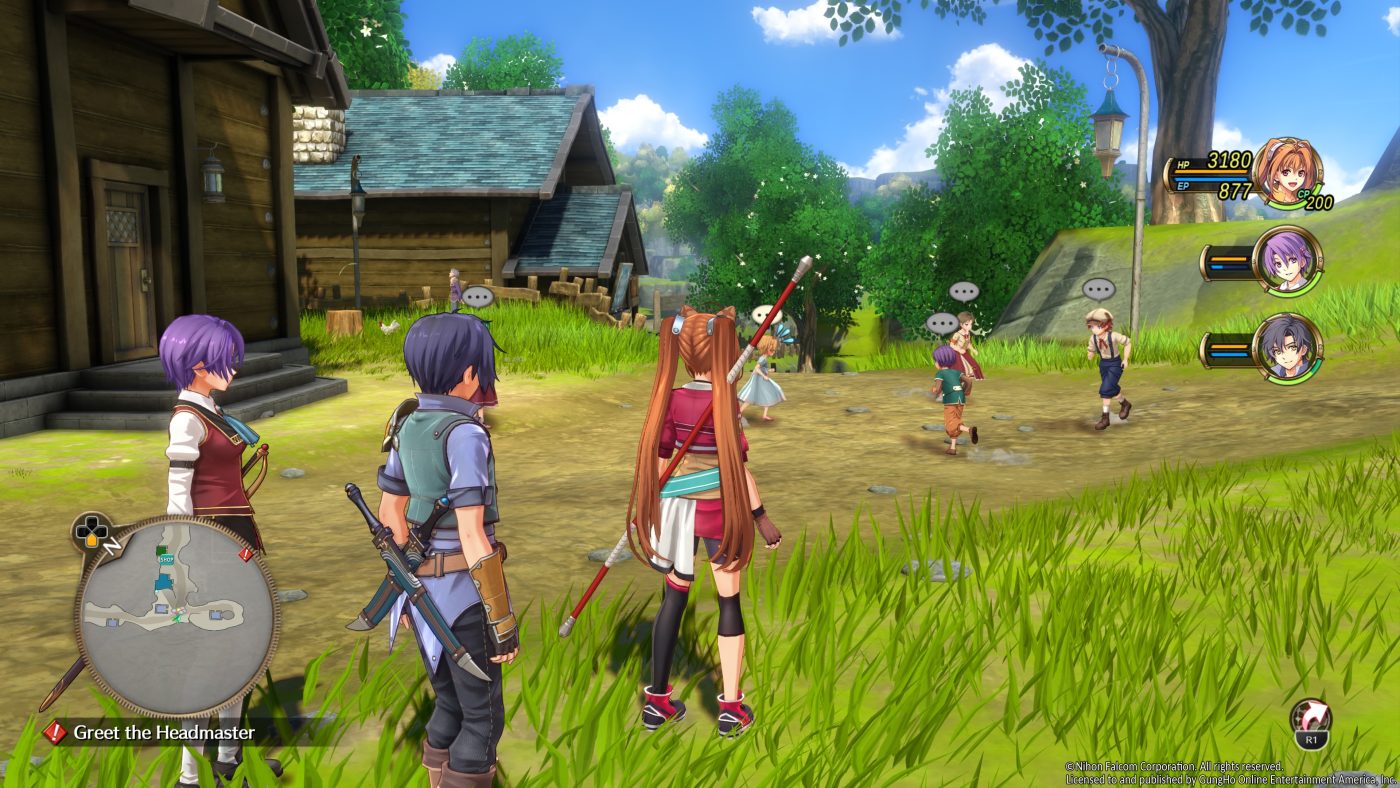Screen dimensions: 1400x788
Task: Activate the dash icon above R1
Action: pyautogui.click(x=1310, y=716)
